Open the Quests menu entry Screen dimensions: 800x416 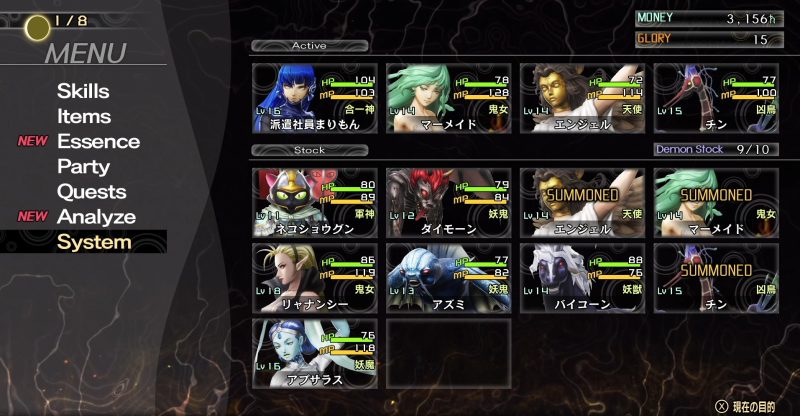click(x=91, y=191)
